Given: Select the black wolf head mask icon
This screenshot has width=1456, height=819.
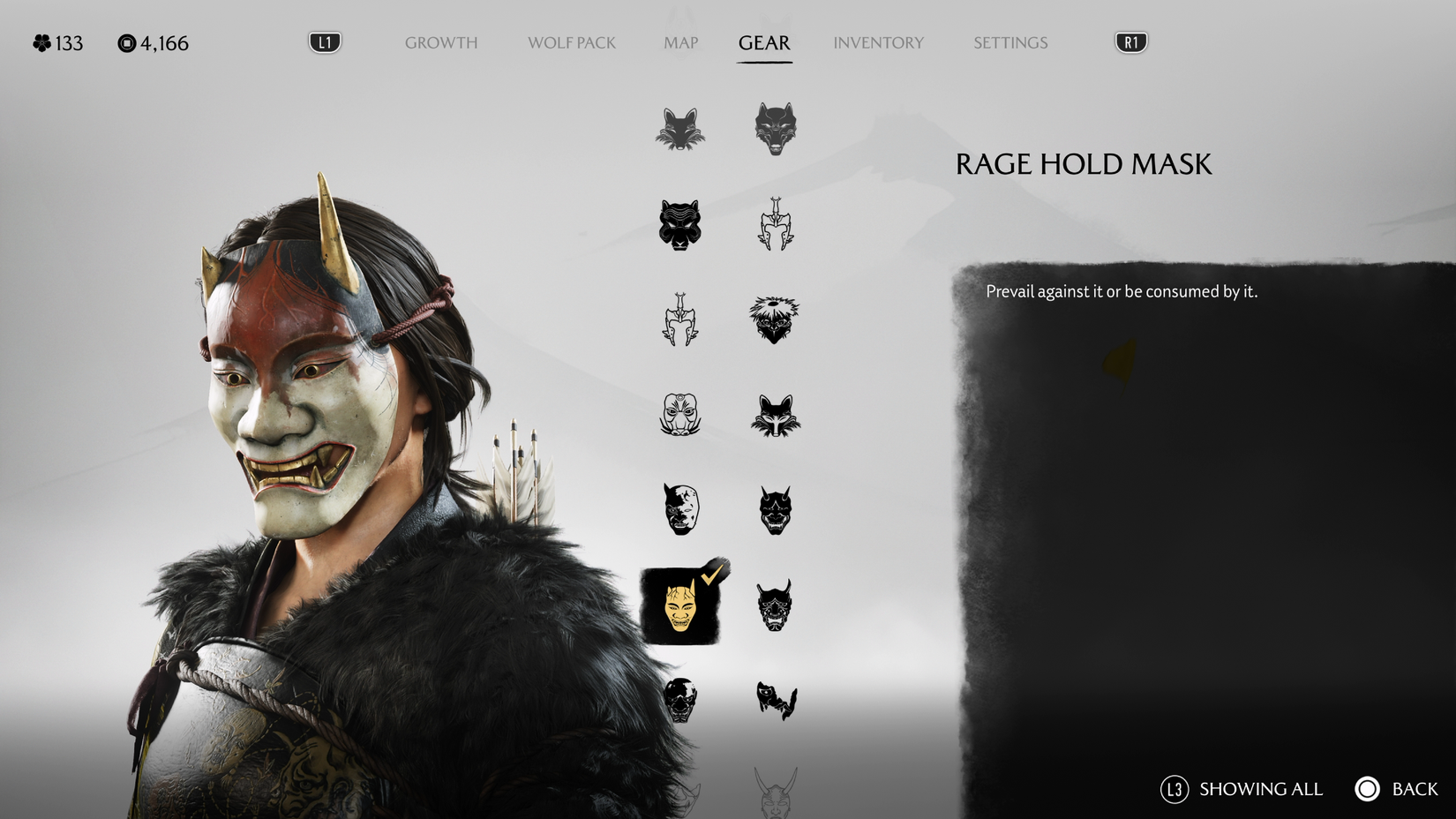Looking at the screenshot, I should coord(775,129).
